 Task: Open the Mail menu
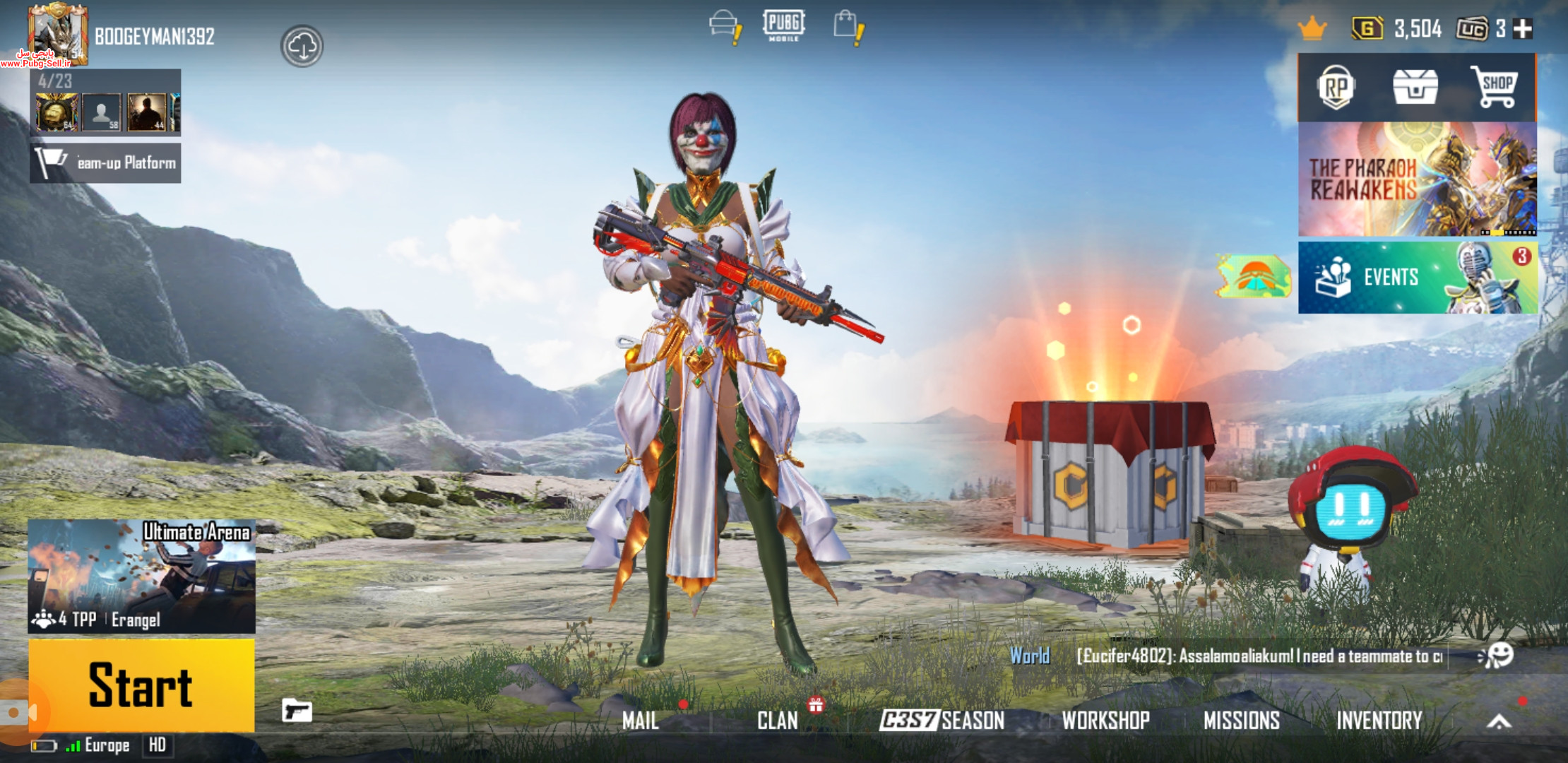pyautogui.click(x=641, y=721)
